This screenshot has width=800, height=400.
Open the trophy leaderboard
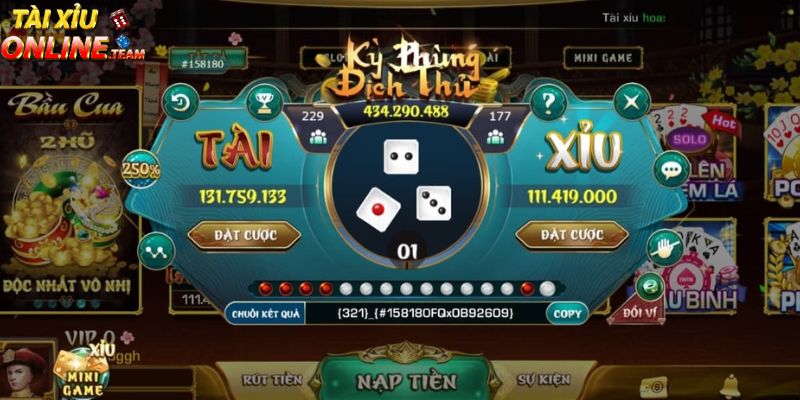point(264,101)
